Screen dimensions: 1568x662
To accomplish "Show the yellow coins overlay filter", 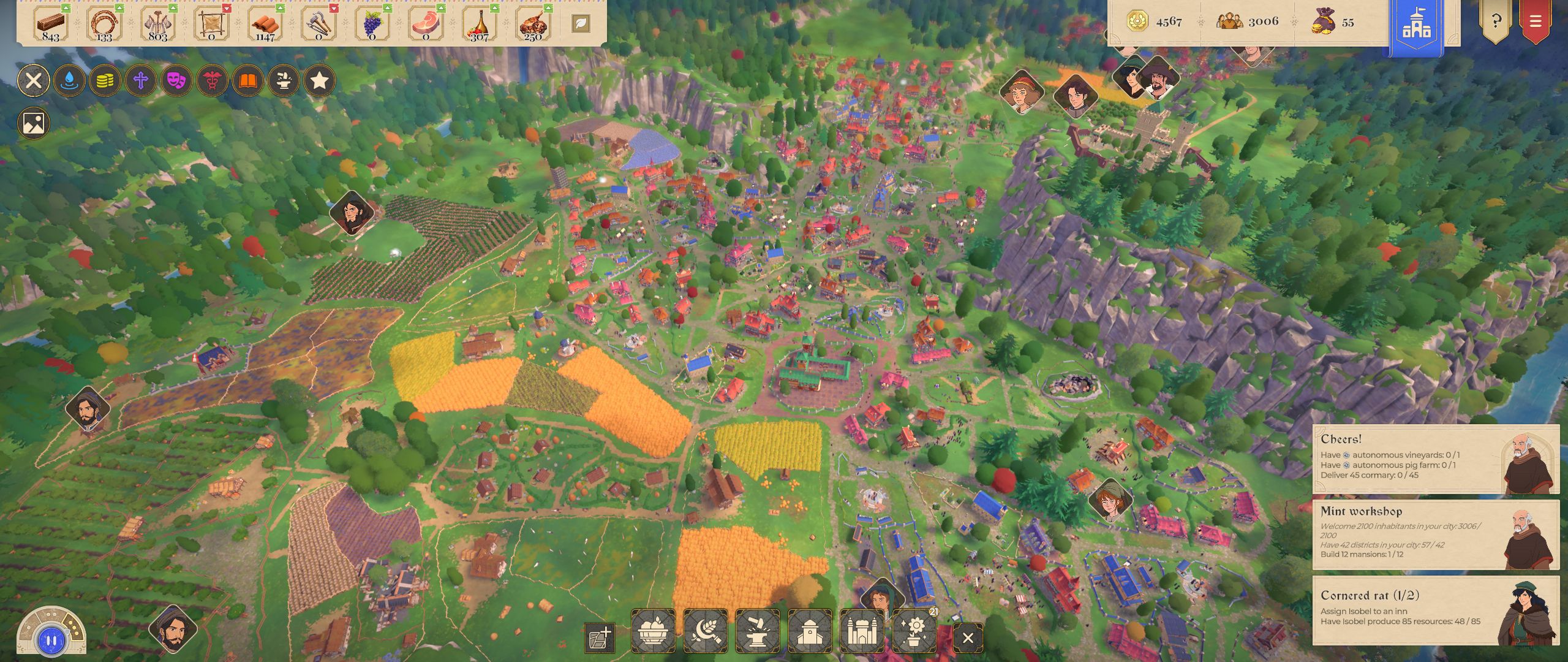I will tap(105, 80).
